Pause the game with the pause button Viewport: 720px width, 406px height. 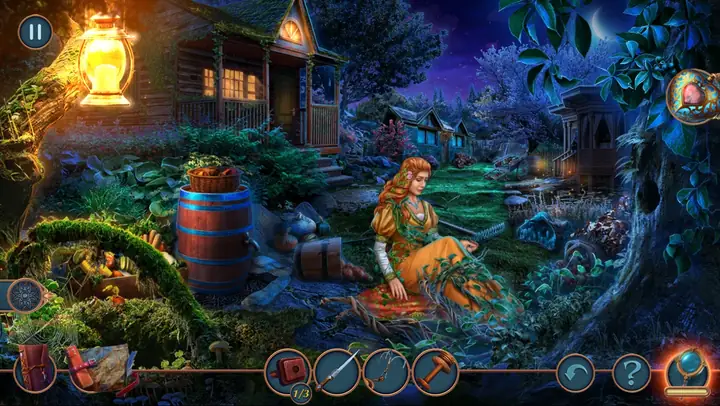35,32
